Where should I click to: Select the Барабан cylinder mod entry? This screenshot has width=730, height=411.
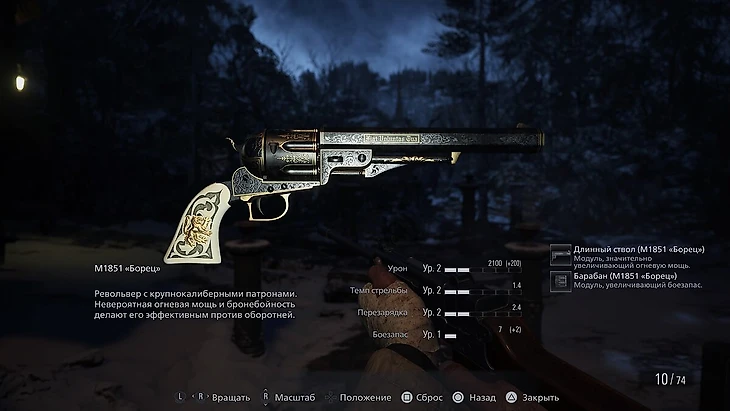pos(630,281)
